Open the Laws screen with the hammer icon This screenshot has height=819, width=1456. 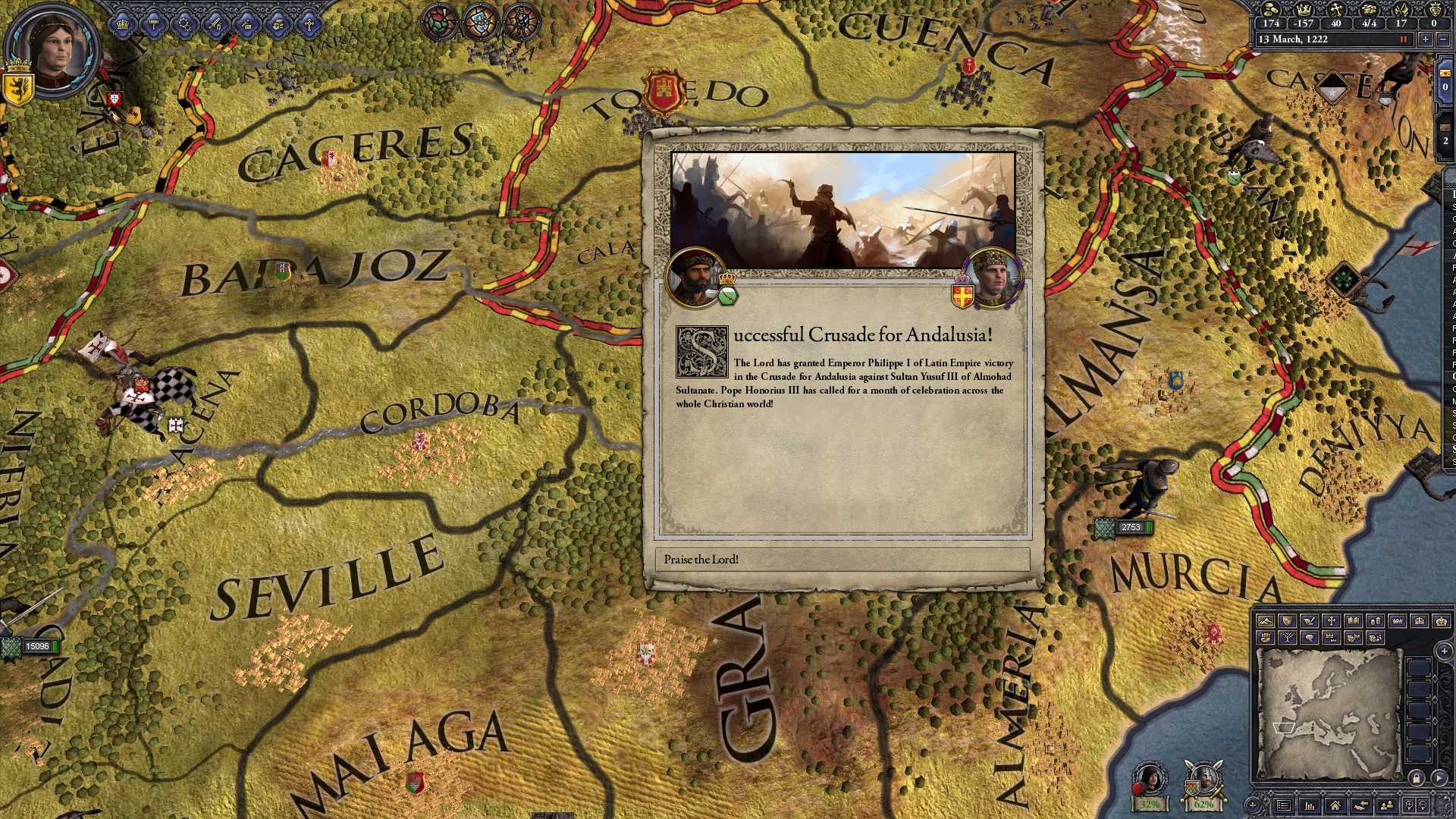[153, 23]
